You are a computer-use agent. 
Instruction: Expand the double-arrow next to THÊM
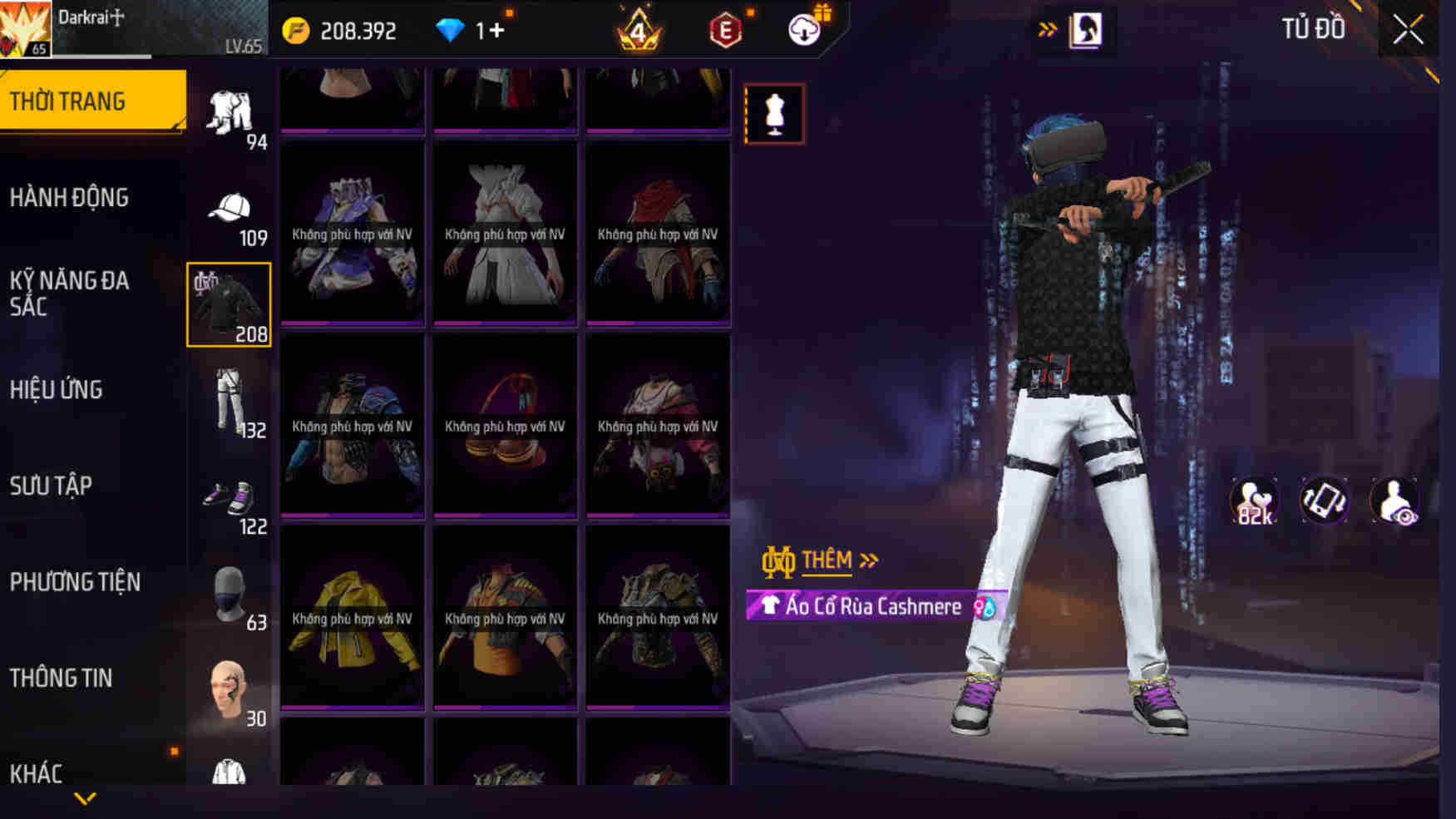(x=867, y=560)
